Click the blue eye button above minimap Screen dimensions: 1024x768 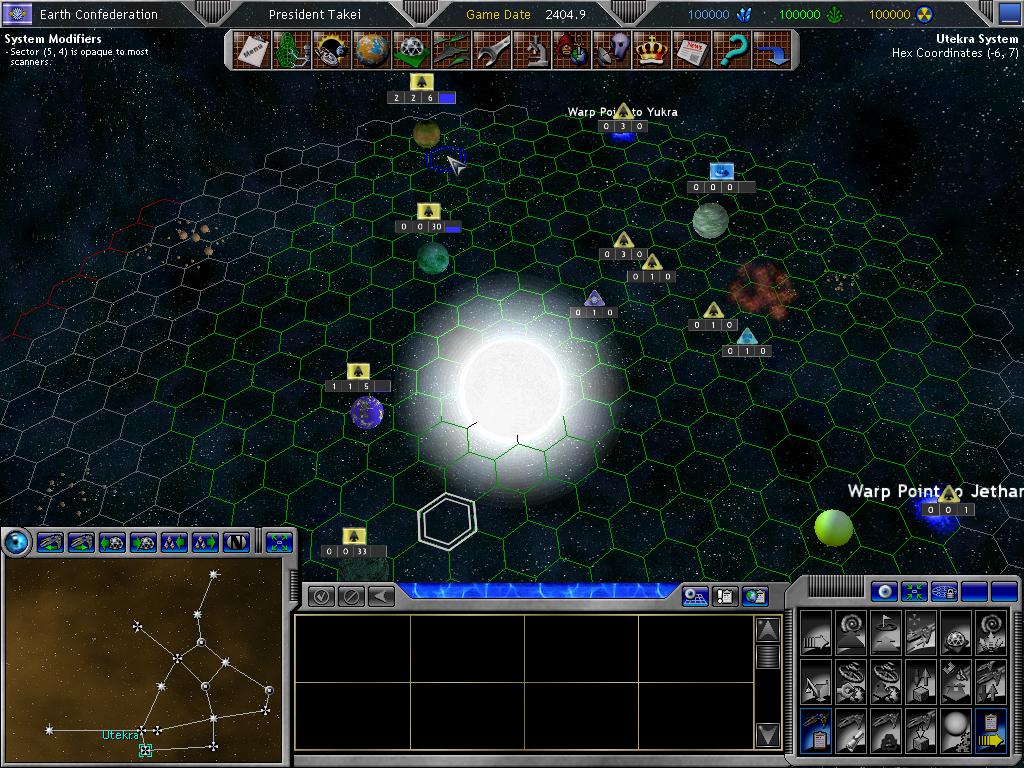(17, 542)
